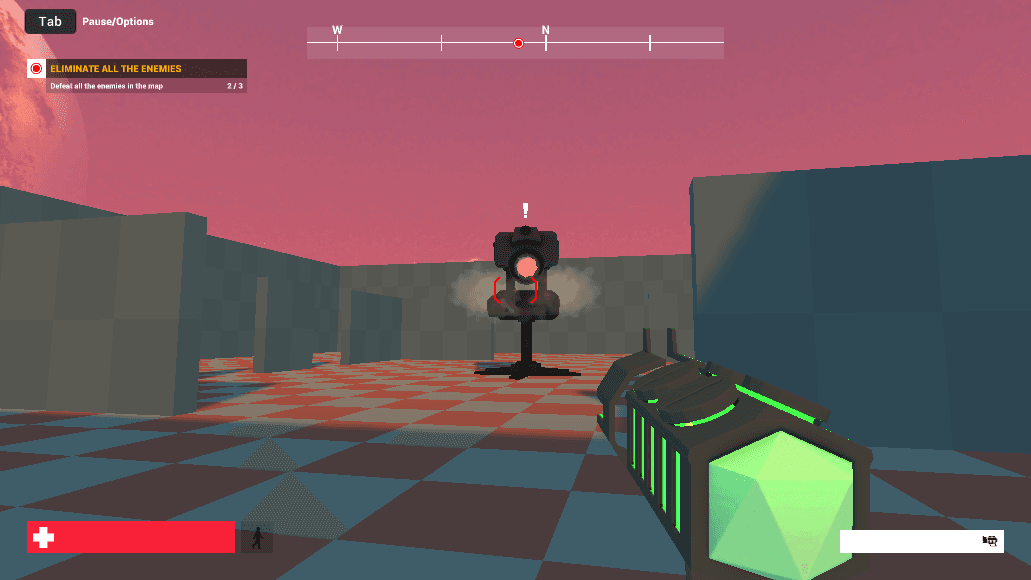Click the red enemy marker on the compass
This screenshot has width=1031, height=580.
pyautogui.click(x=518, y=43)
